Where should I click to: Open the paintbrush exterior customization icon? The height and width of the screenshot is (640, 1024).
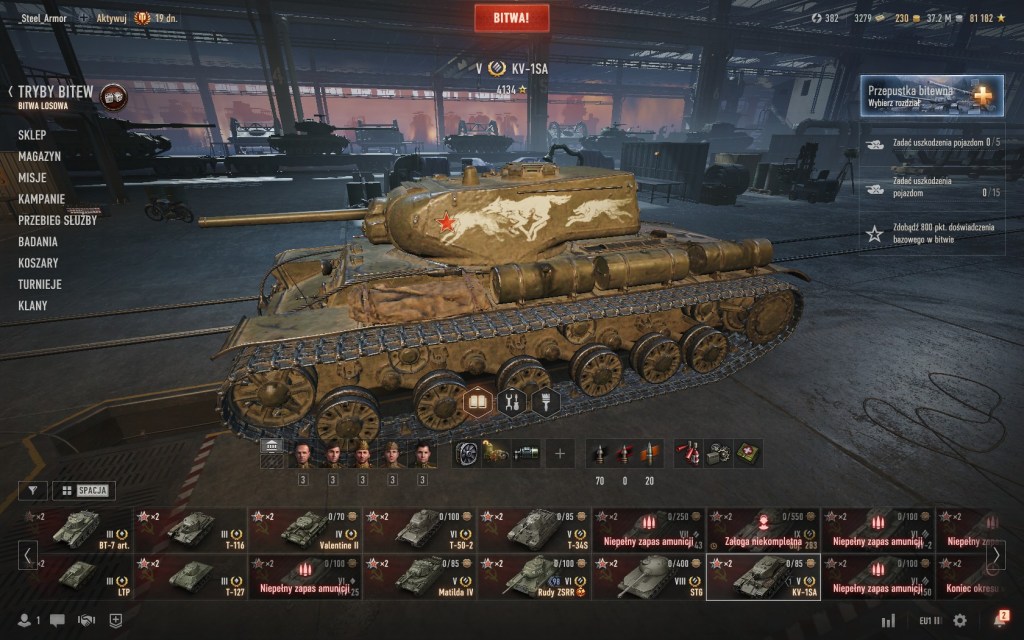pos(546,402)
